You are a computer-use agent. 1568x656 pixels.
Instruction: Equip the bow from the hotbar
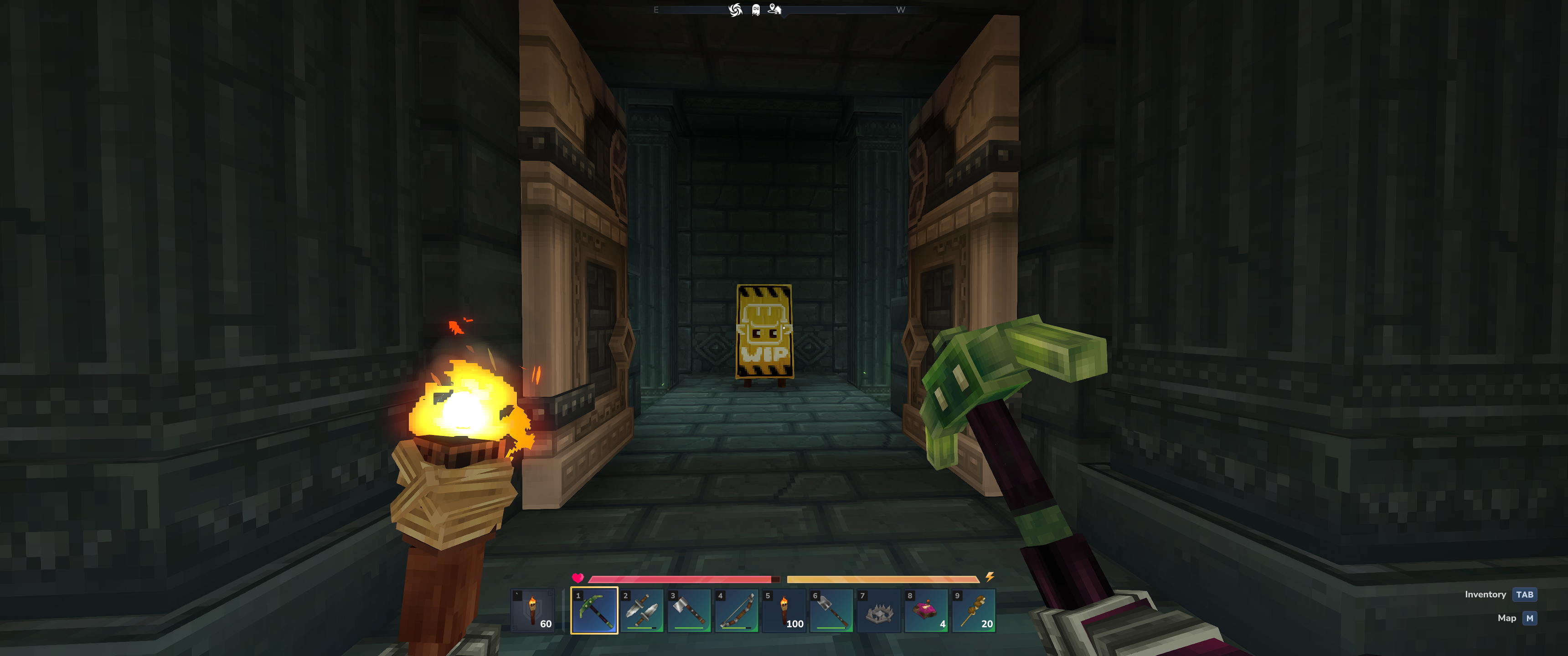coord(737,610)
